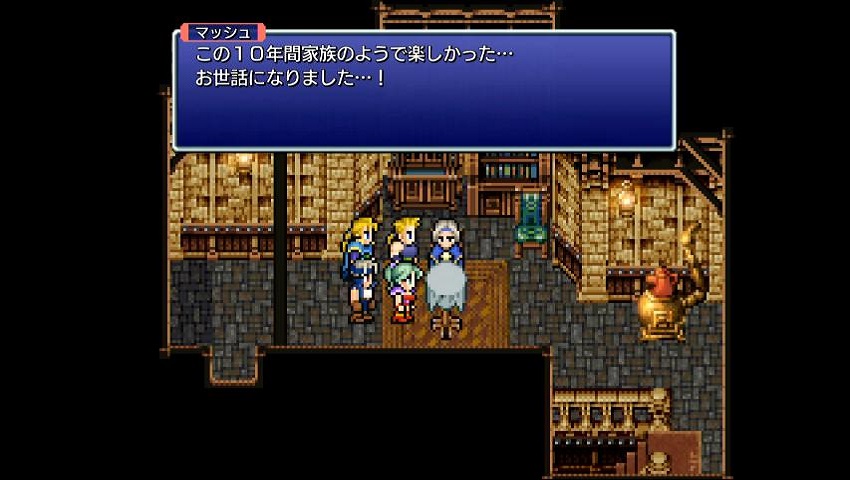Advance the マッシュ dialogue text box
Viewport: 850px width, 480px height.
click(x=424, y=92)
